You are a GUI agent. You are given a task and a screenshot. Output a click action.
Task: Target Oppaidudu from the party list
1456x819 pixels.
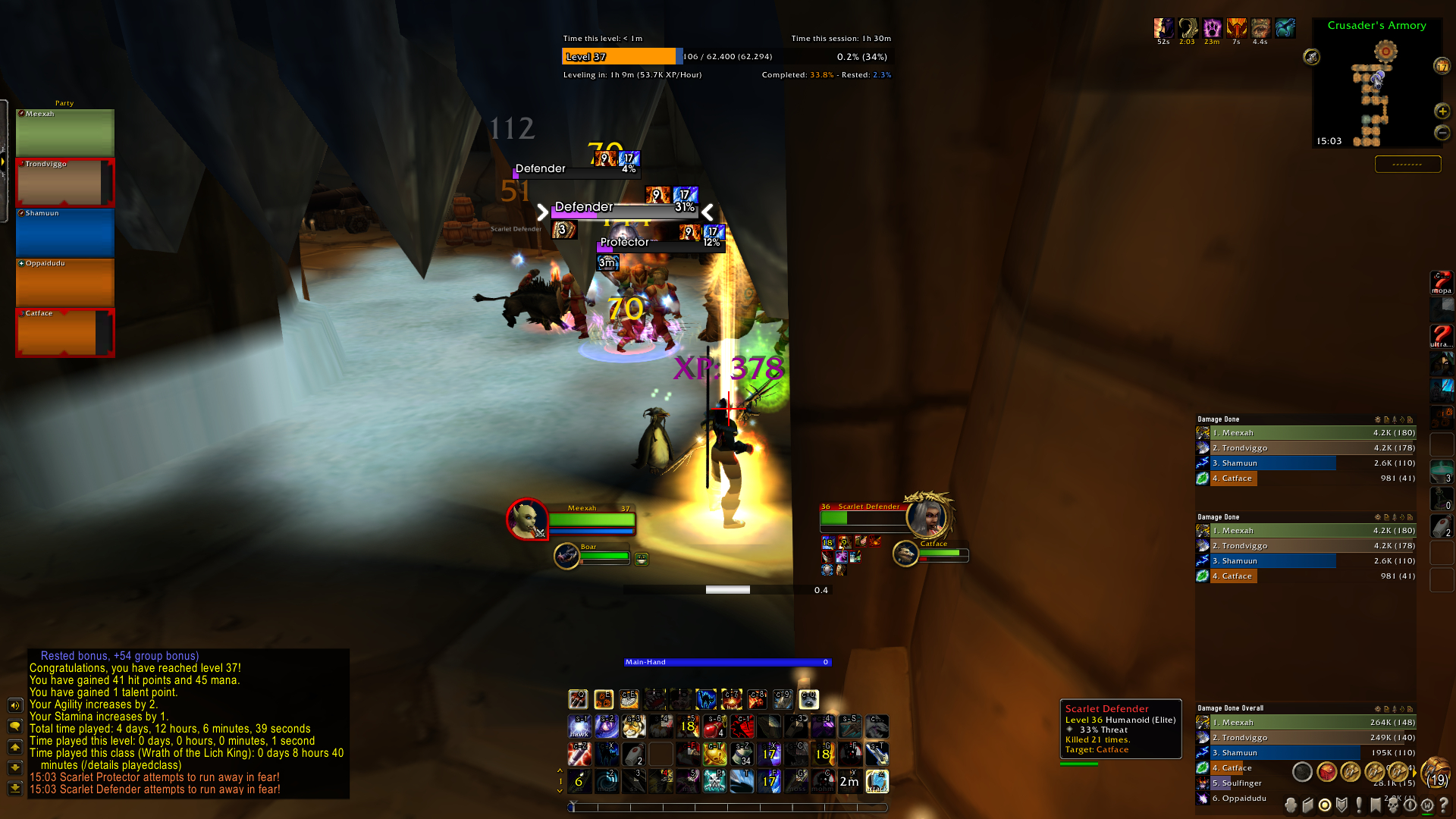(64, 283)
